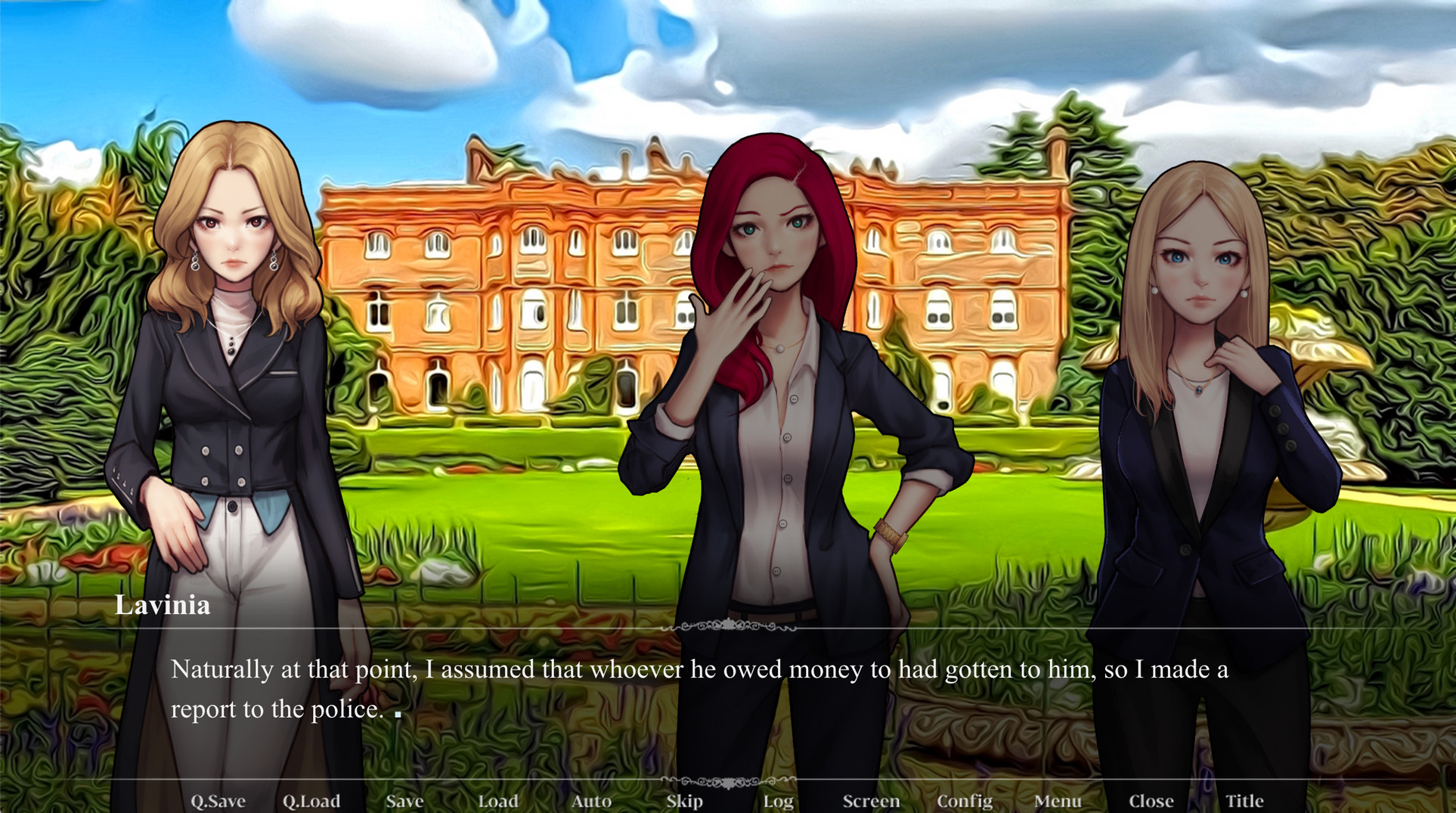The height and width of the screenshot is (813, 1456).
Task: Click Screen to capture a screenshot
Action: pyautogui.click(x=871, y=800)
